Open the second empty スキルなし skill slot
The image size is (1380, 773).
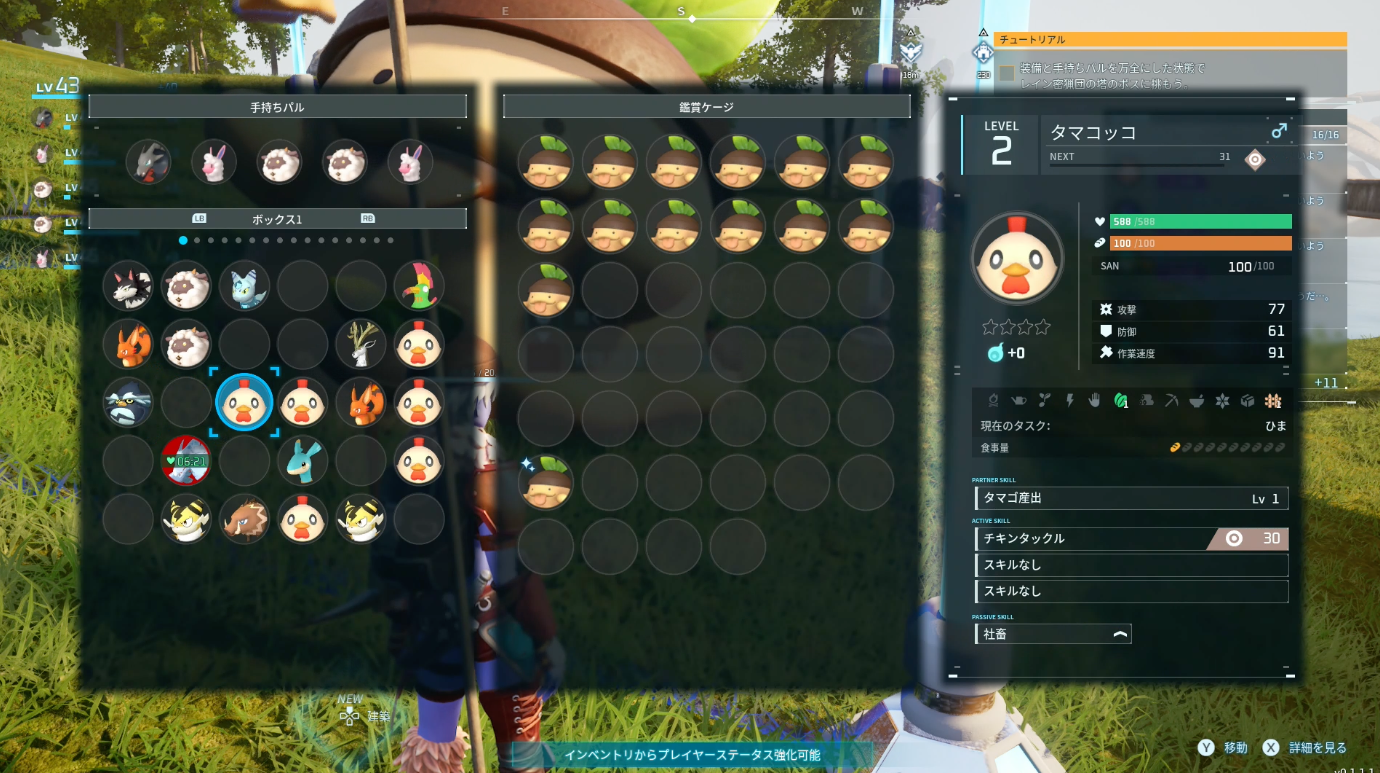[1130, 591]
